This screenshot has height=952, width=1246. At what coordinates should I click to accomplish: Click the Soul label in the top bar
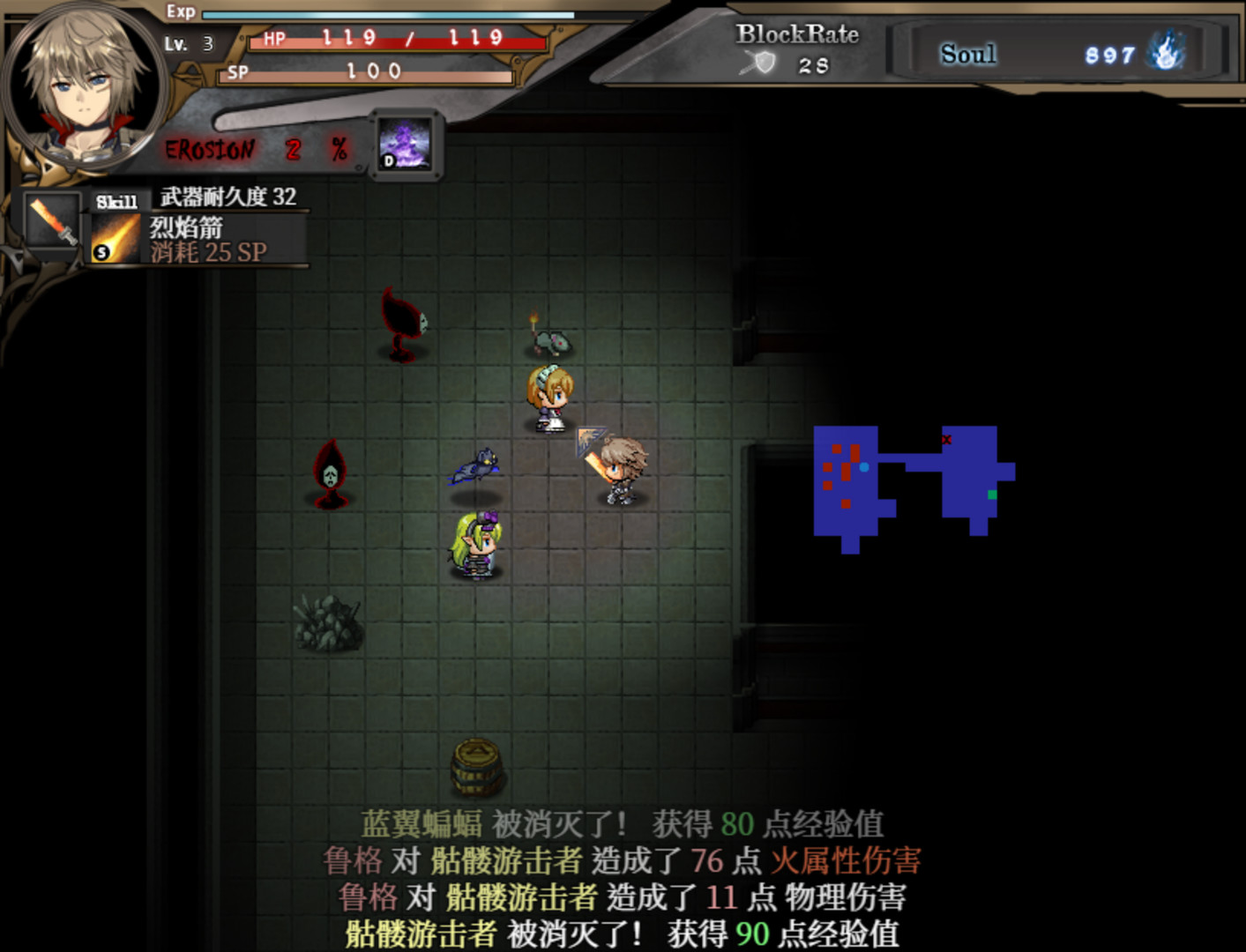[x=968, y=54]
